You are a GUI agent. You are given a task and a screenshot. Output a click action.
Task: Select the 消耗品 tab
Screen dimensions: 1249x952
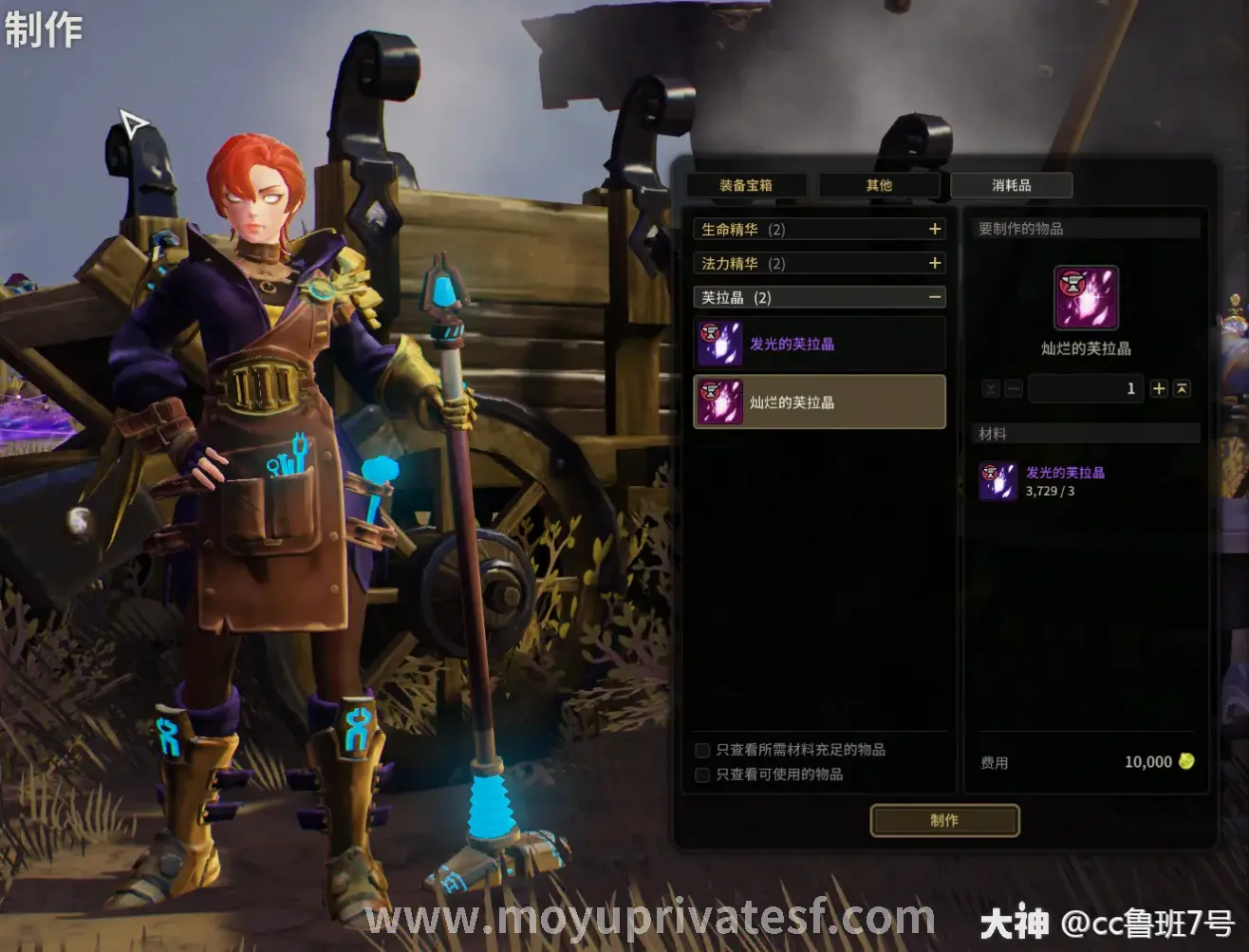(x=1012, y=185)
